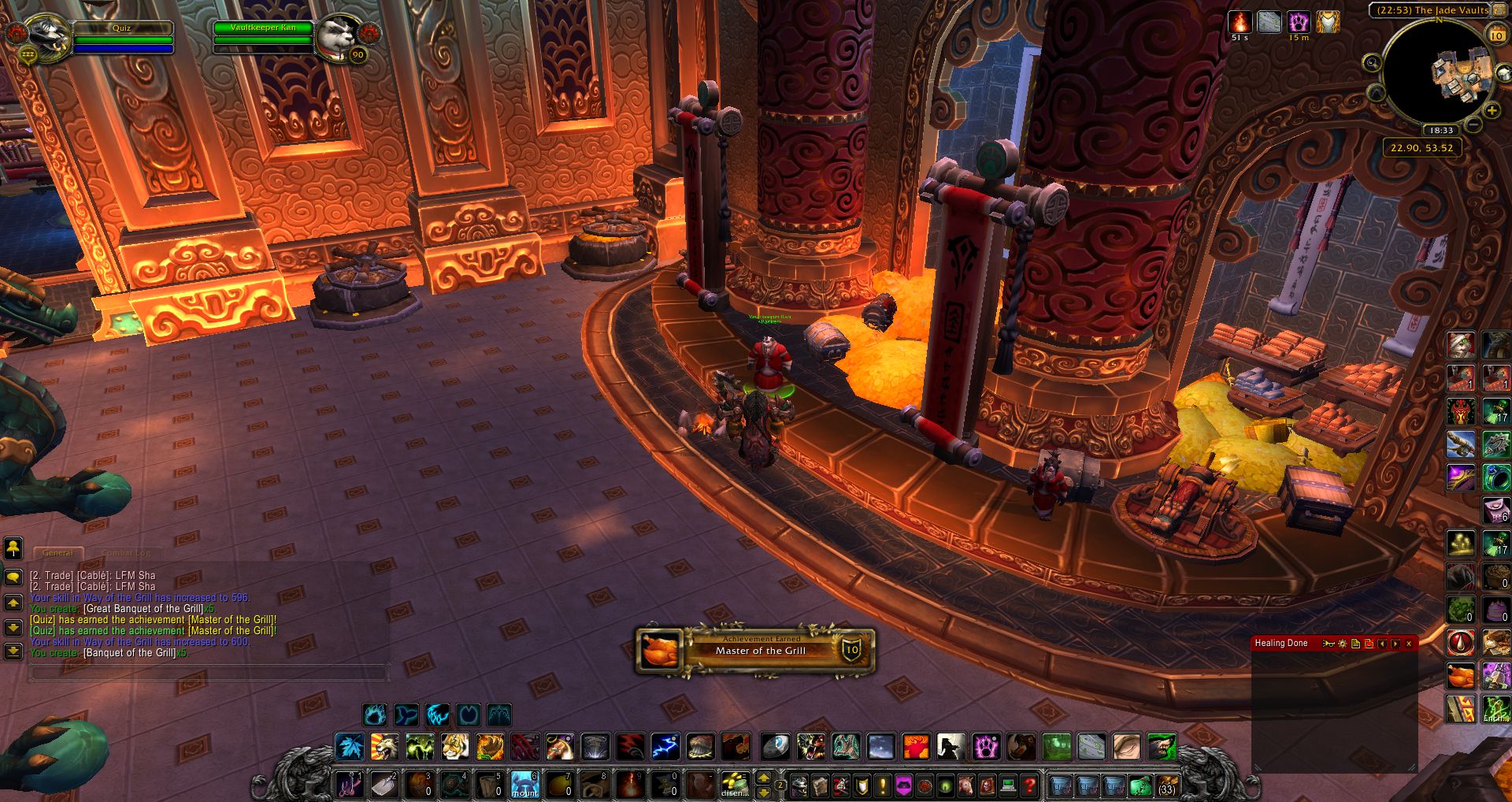Click the purple paw buff icon
Image resolution: width=1512 pixels, height=802 pixels.
pos(1299,22)
